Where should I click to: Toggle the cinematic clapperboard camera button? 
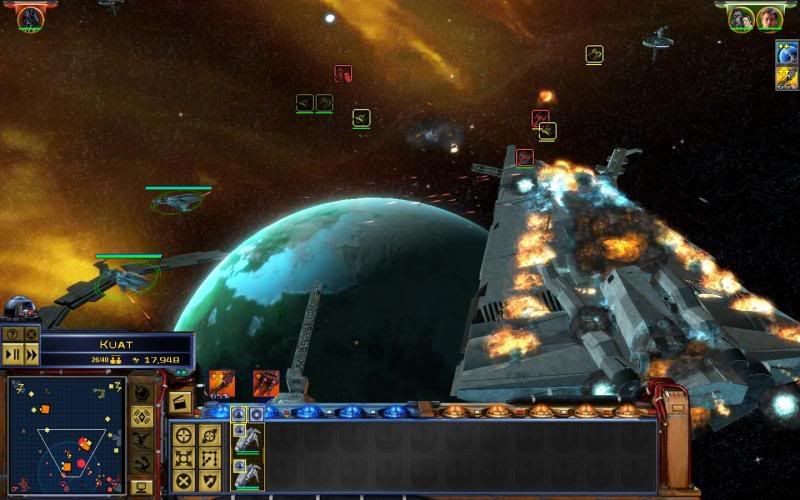(180, 403)
